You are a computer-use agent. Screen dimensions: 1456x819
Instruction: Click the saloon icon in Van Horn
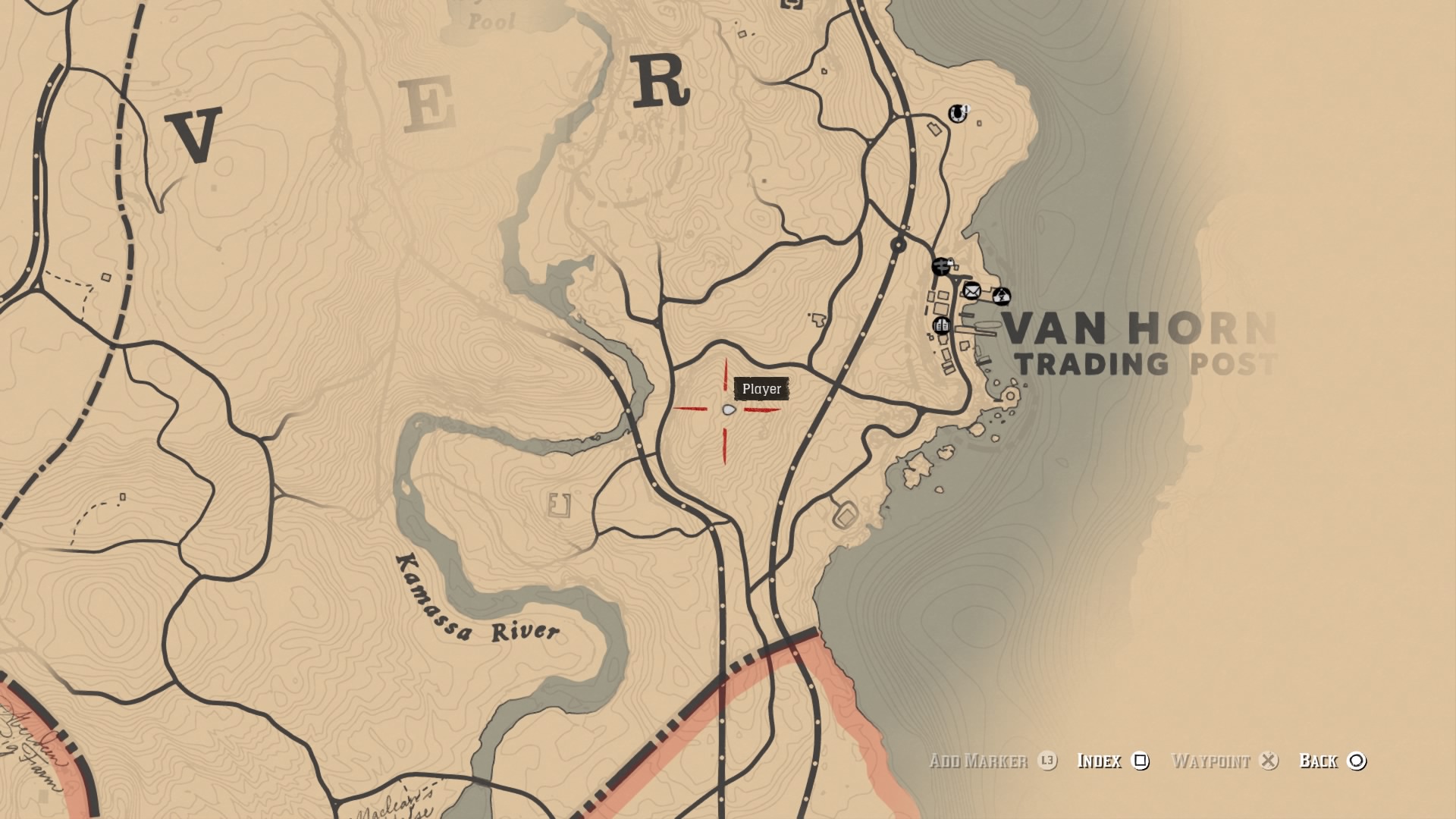[943, 325]
